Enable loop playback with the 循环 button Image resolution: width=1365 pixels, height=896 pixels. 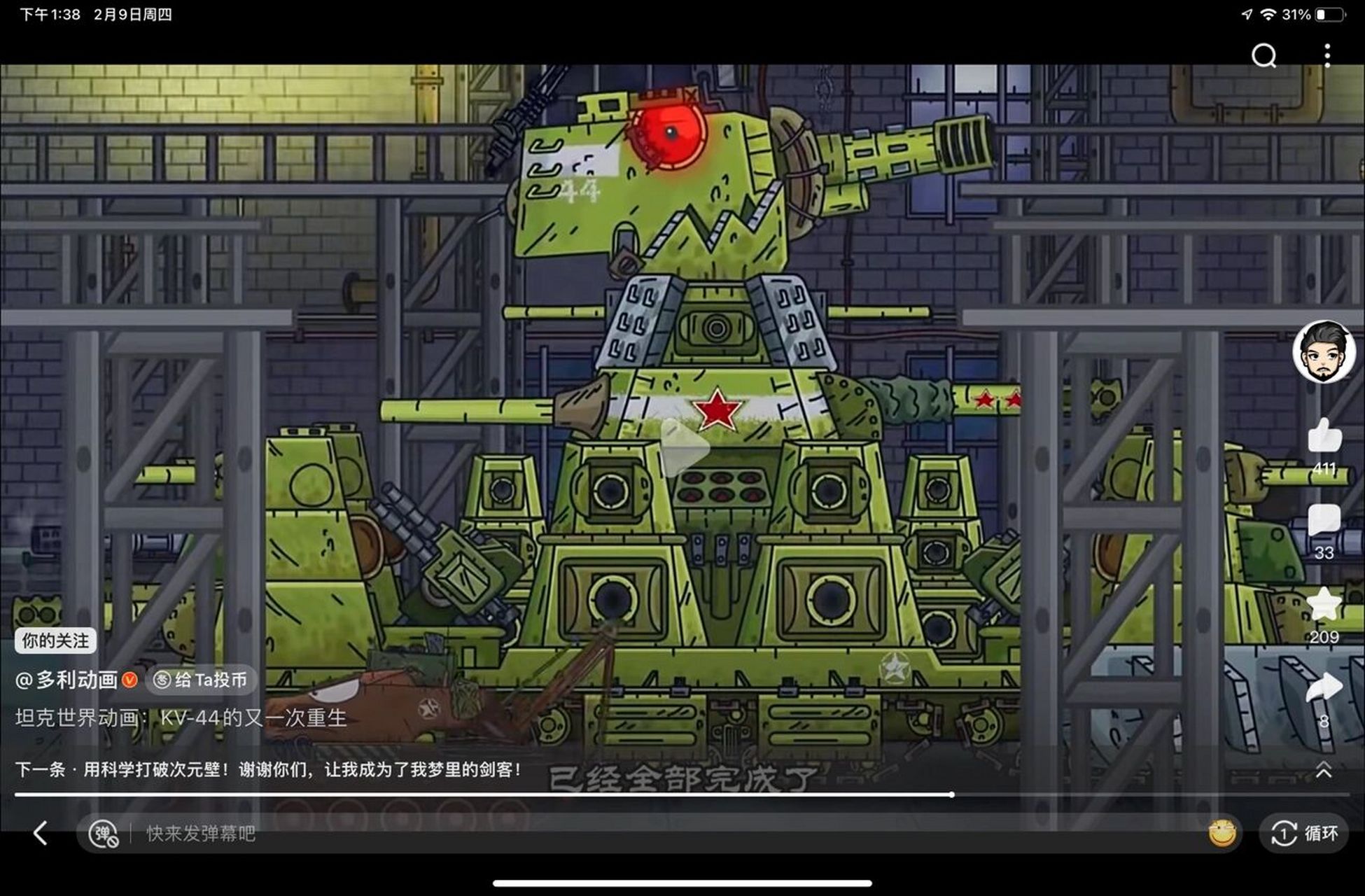click(x=1306, y=833)
